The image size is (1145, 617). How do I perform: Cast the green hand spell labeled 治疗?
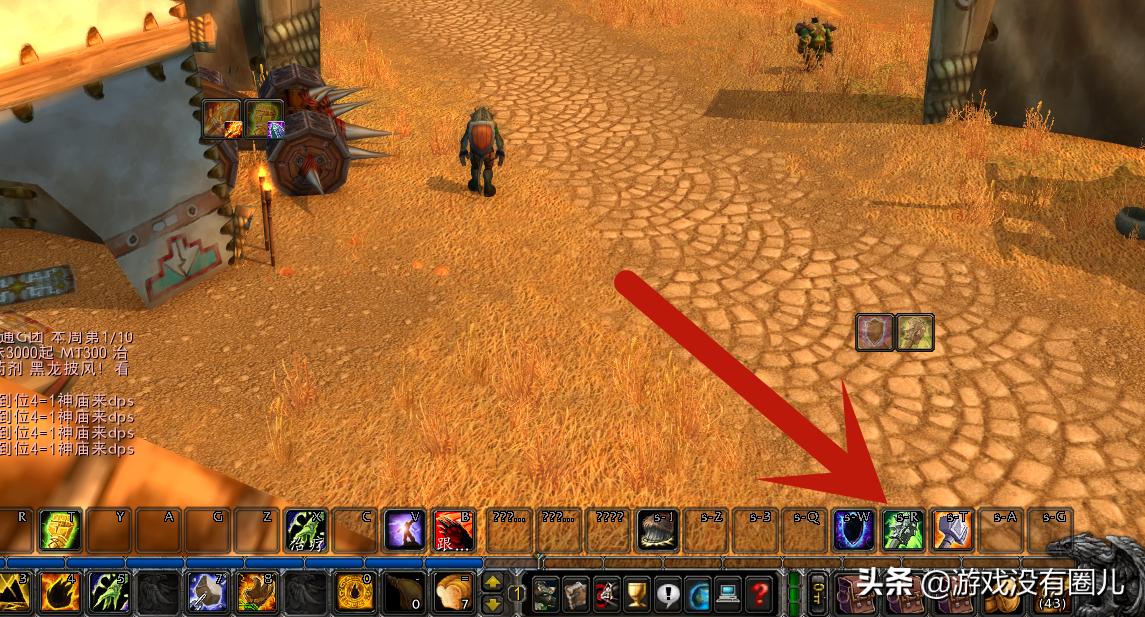306,530
